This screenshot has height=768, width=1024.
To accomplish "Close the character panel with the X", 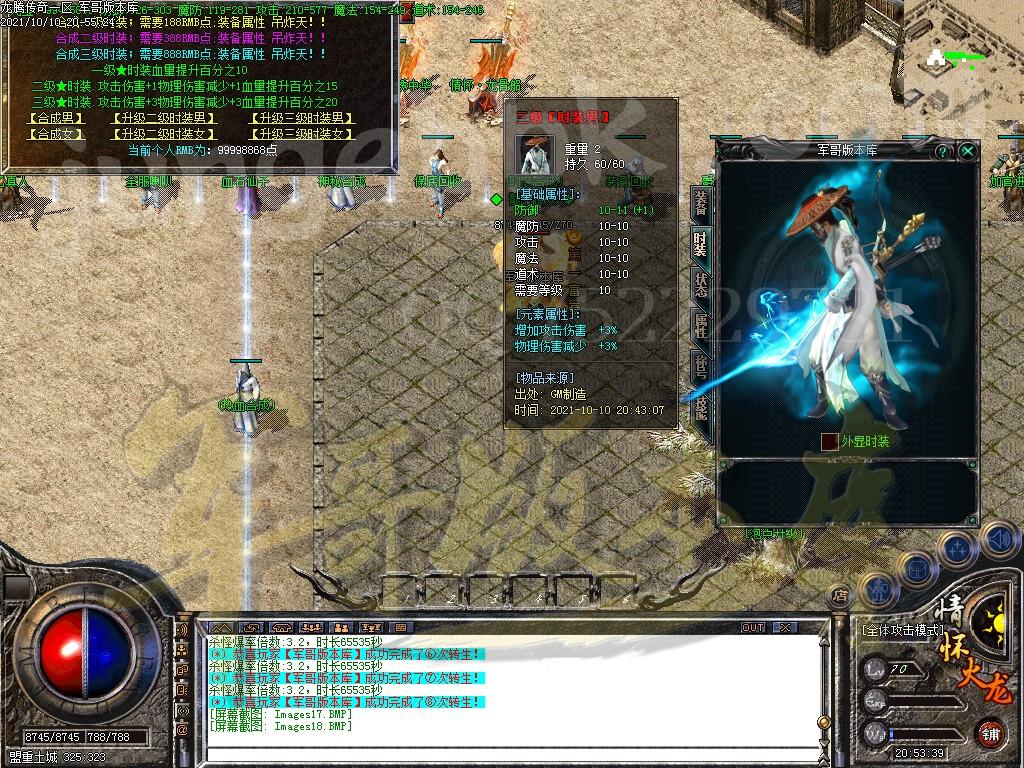I will pos(968,151).
